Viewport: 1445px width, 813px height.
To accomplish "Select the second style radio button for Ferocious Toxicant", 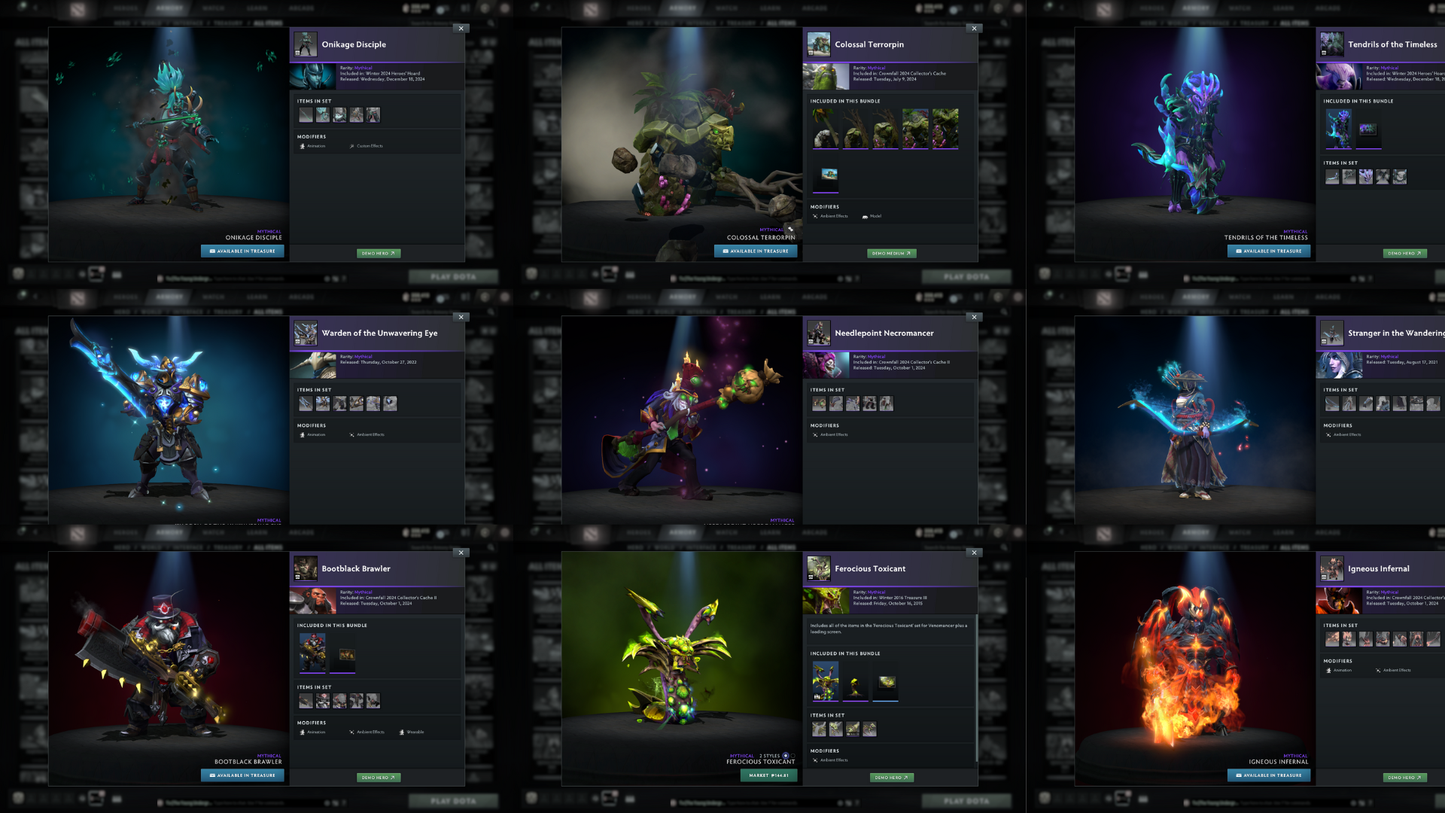I will click(x=793, y=756).
